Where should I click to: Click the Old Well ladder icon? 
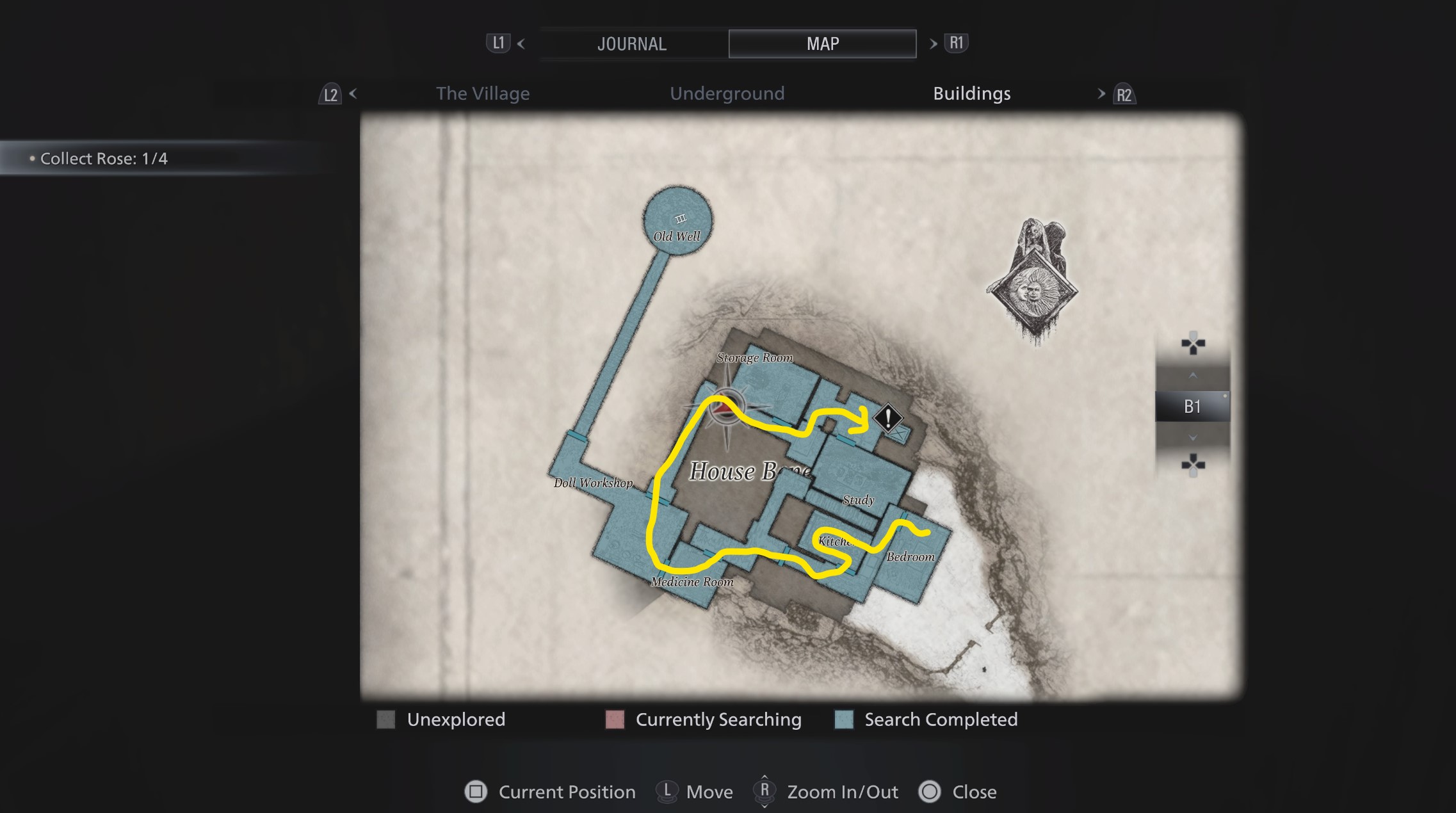(x=680, y=219)
